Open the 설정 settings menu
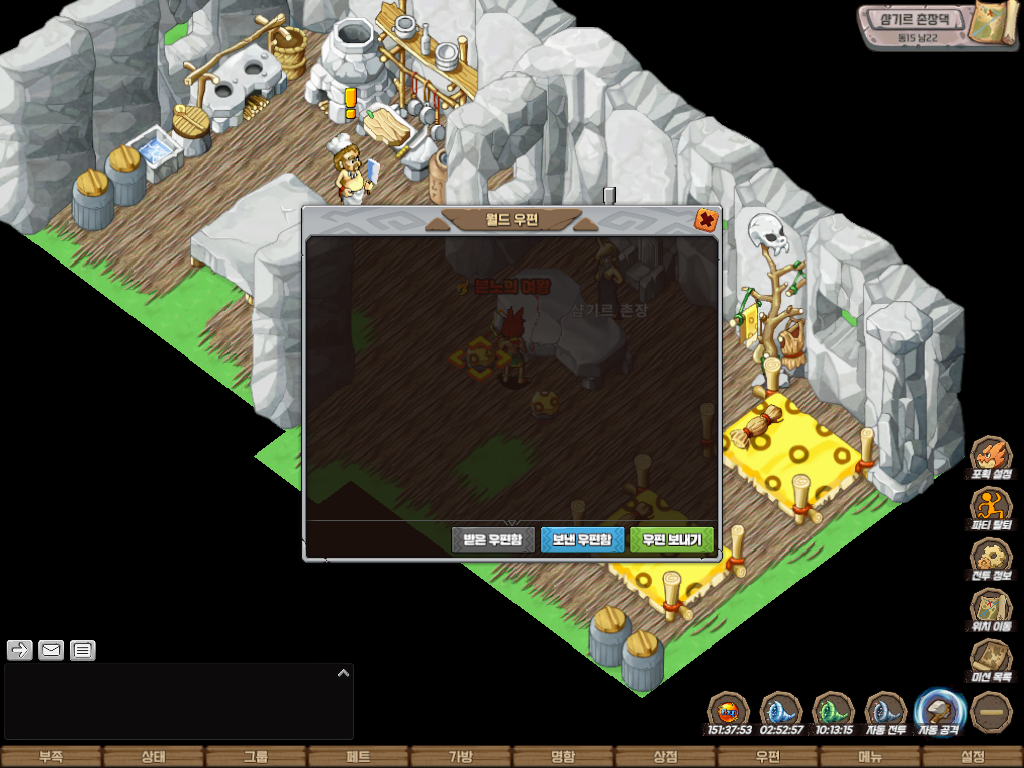The height and width of the screenshot is (768, 1024). point(972,757)
